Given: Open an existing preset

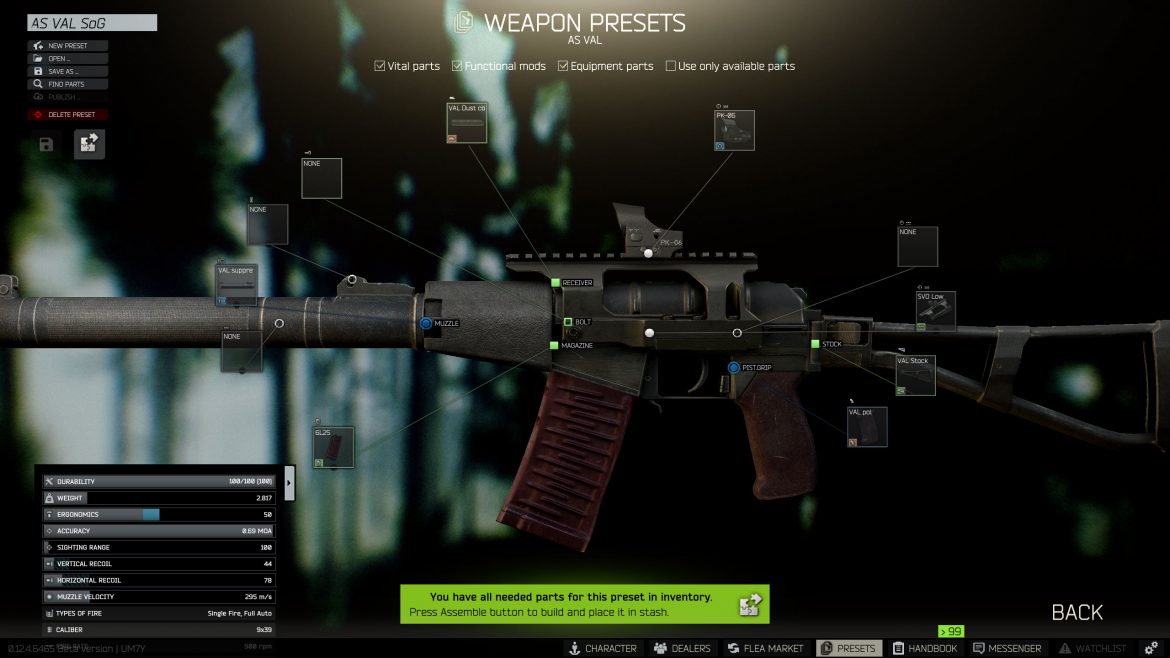Looking at the screenshot, I should click(68, 59).
